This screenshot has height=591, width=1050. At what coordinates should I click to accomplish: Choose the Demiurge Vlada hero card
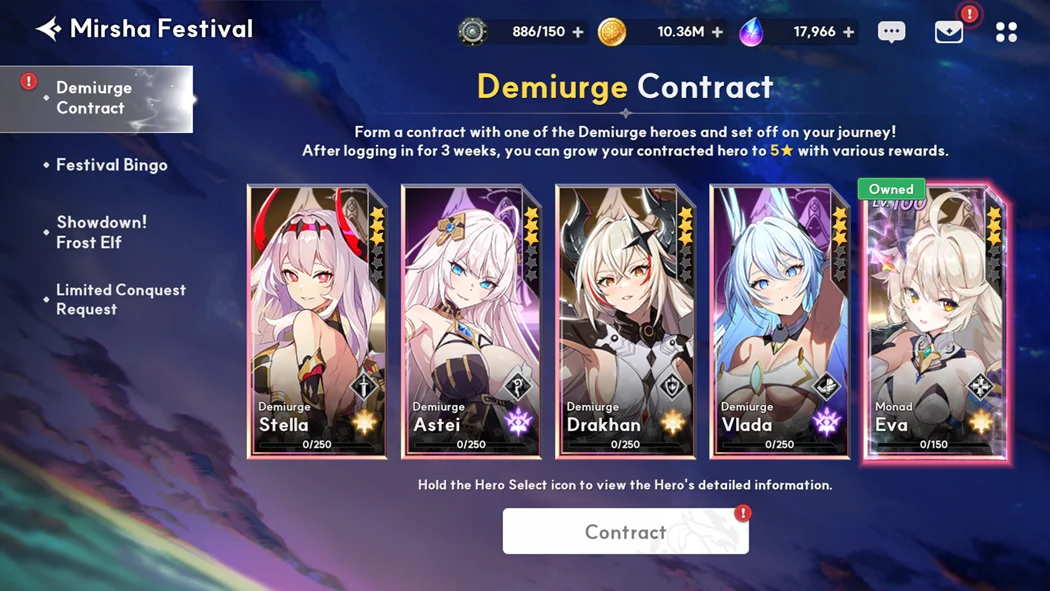pos(779,321)
